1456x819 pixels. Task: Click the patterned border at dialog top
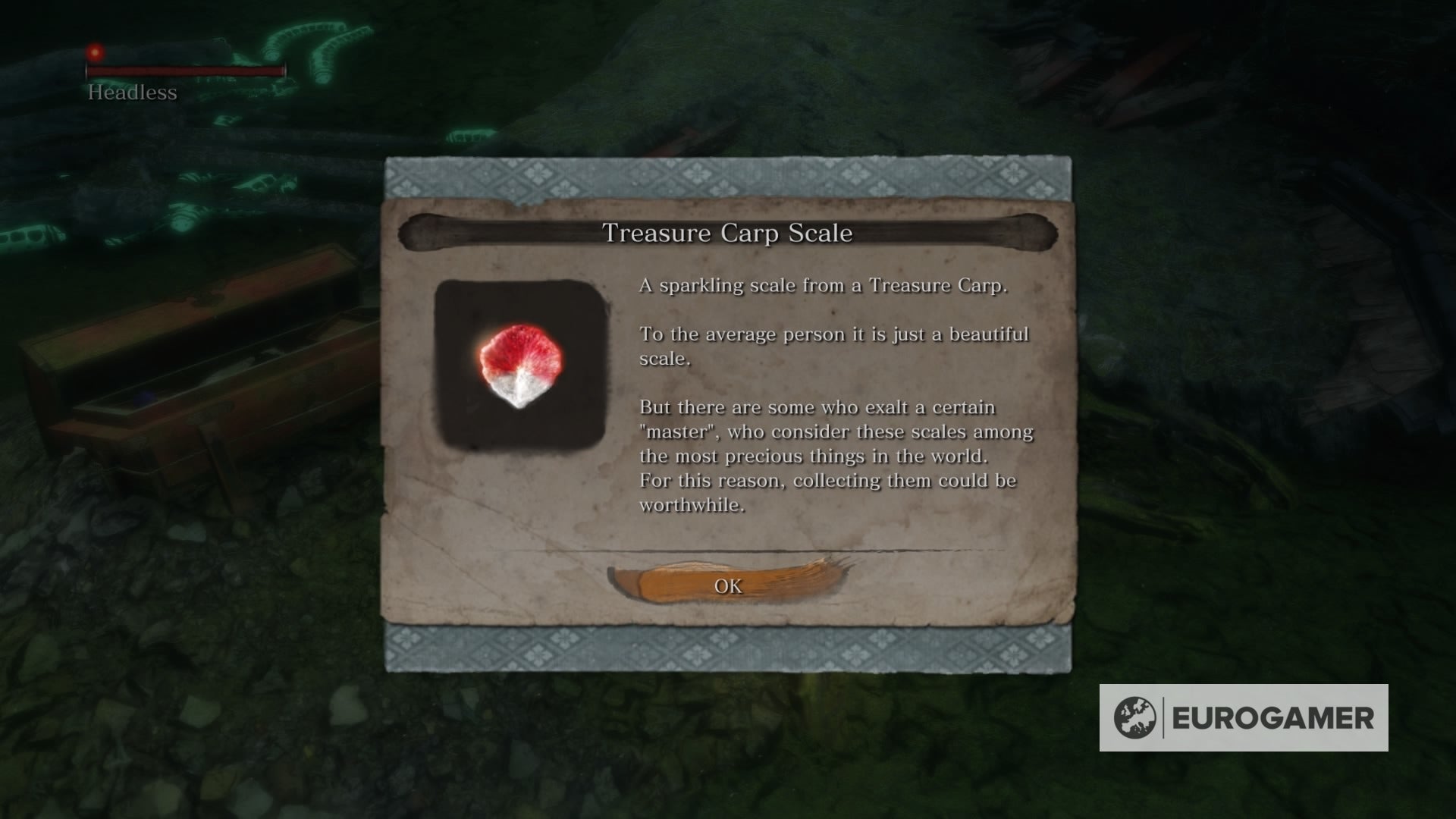pyautogui.click(x=728, y=178)
